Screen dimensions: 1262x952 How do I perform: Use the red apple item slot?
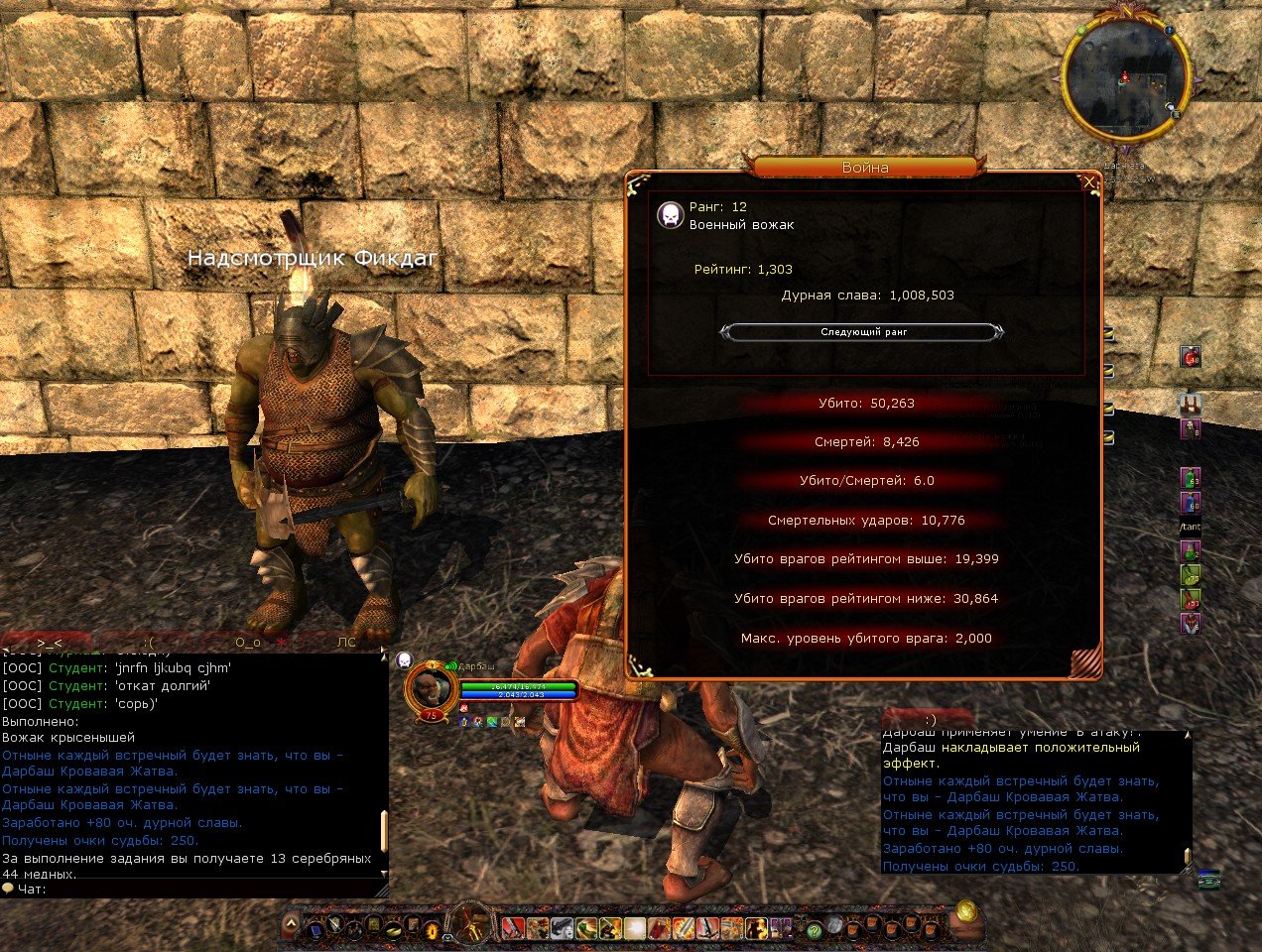coord(1191,357)
